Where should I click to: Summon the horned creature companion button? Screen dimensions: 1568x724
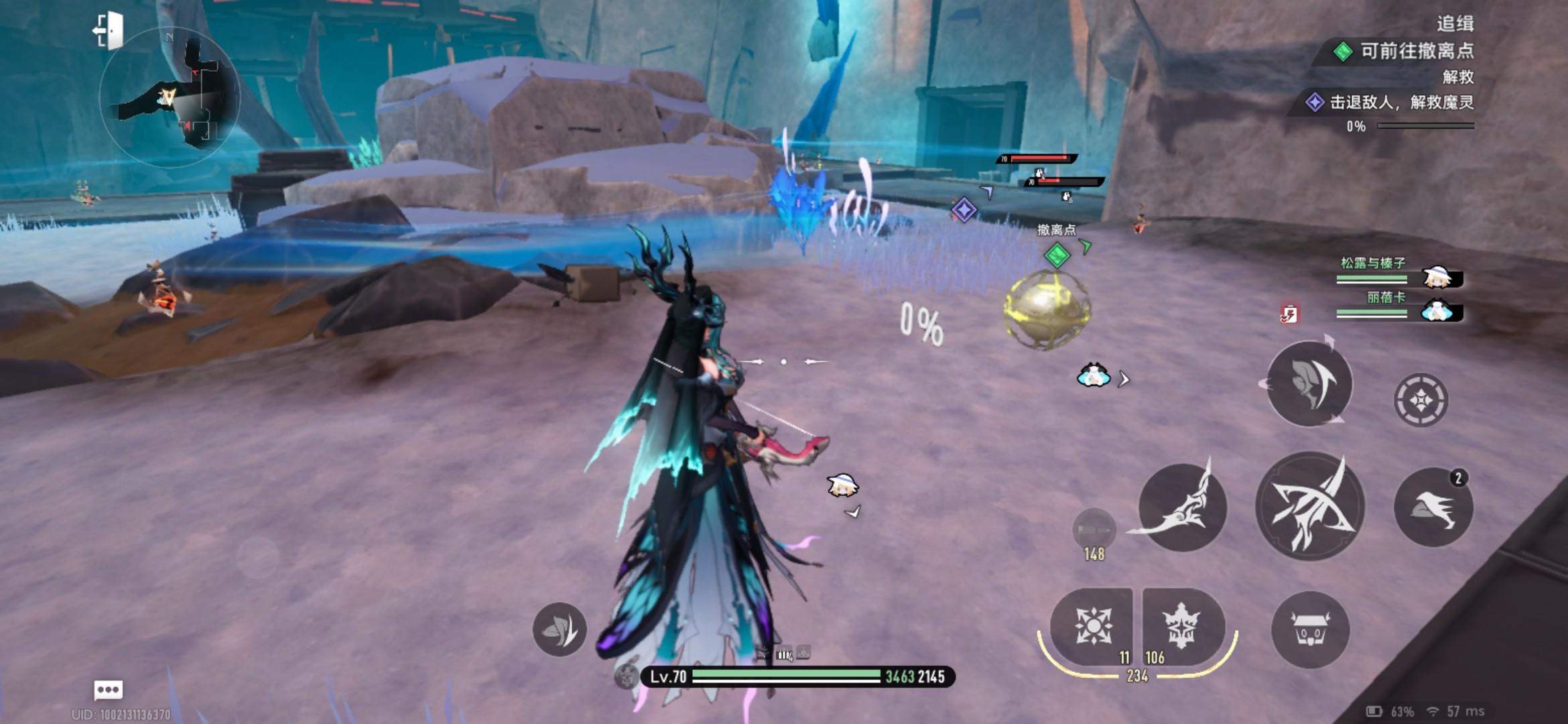(x=1310, y=629)
